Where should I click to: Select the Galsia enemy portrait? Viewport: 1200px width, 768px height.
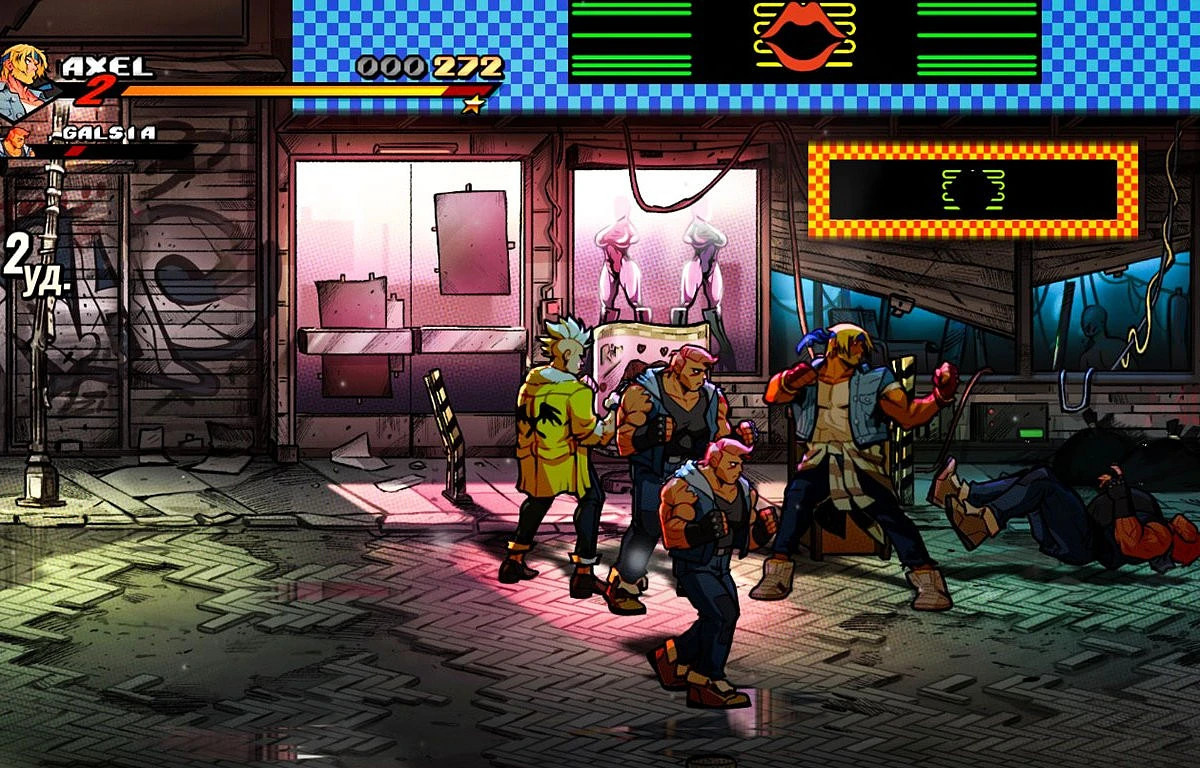click(x=15, y=142)
